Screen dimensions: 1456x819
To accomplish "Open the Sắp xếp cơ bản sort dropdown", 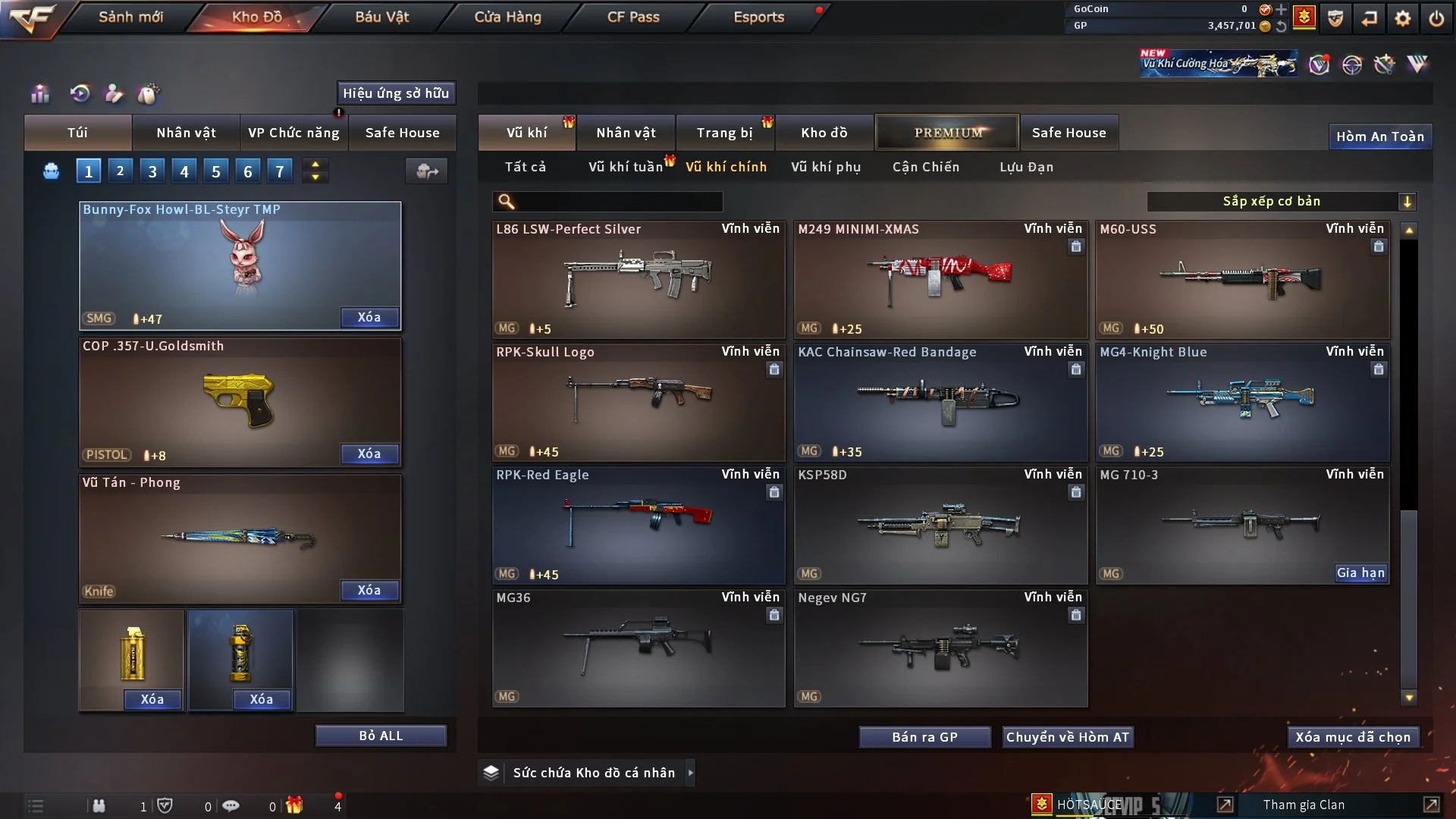I will (1281, 201).
